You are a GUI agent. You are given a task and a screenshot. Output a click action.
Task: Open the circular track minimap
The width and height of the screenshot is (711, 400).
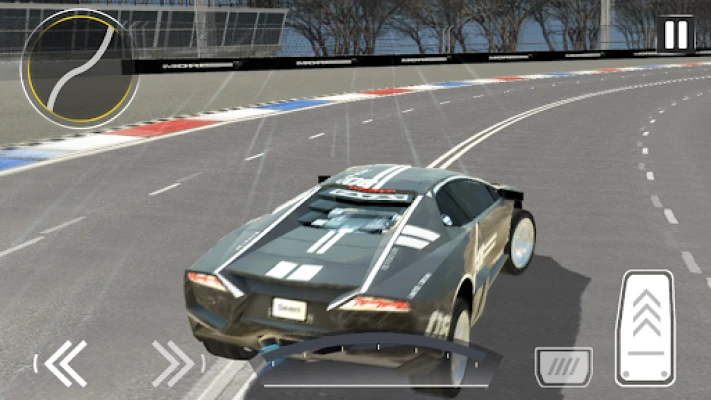point(78,68)
